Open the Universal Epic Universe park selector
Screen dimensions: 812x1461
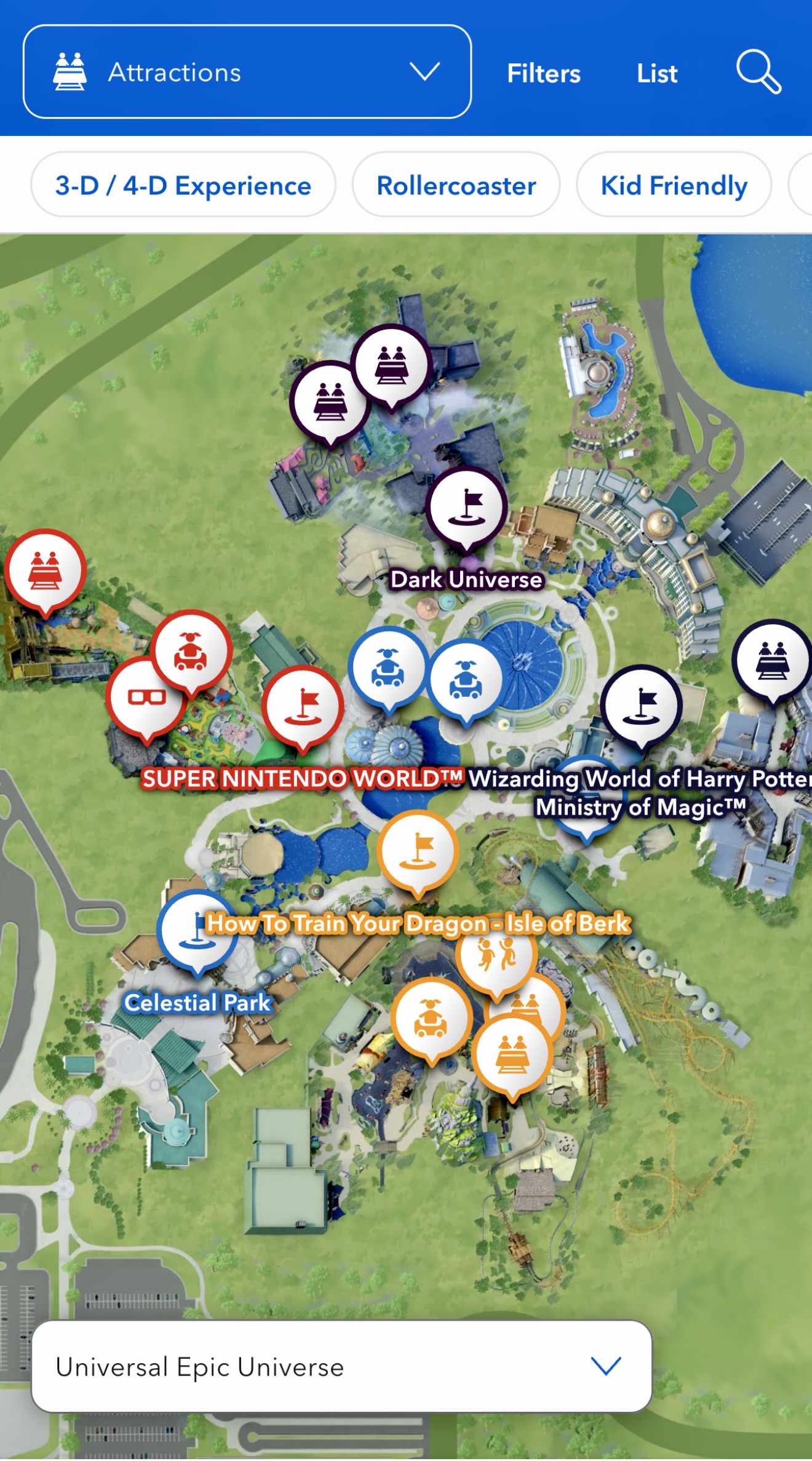pos(341,1366)
